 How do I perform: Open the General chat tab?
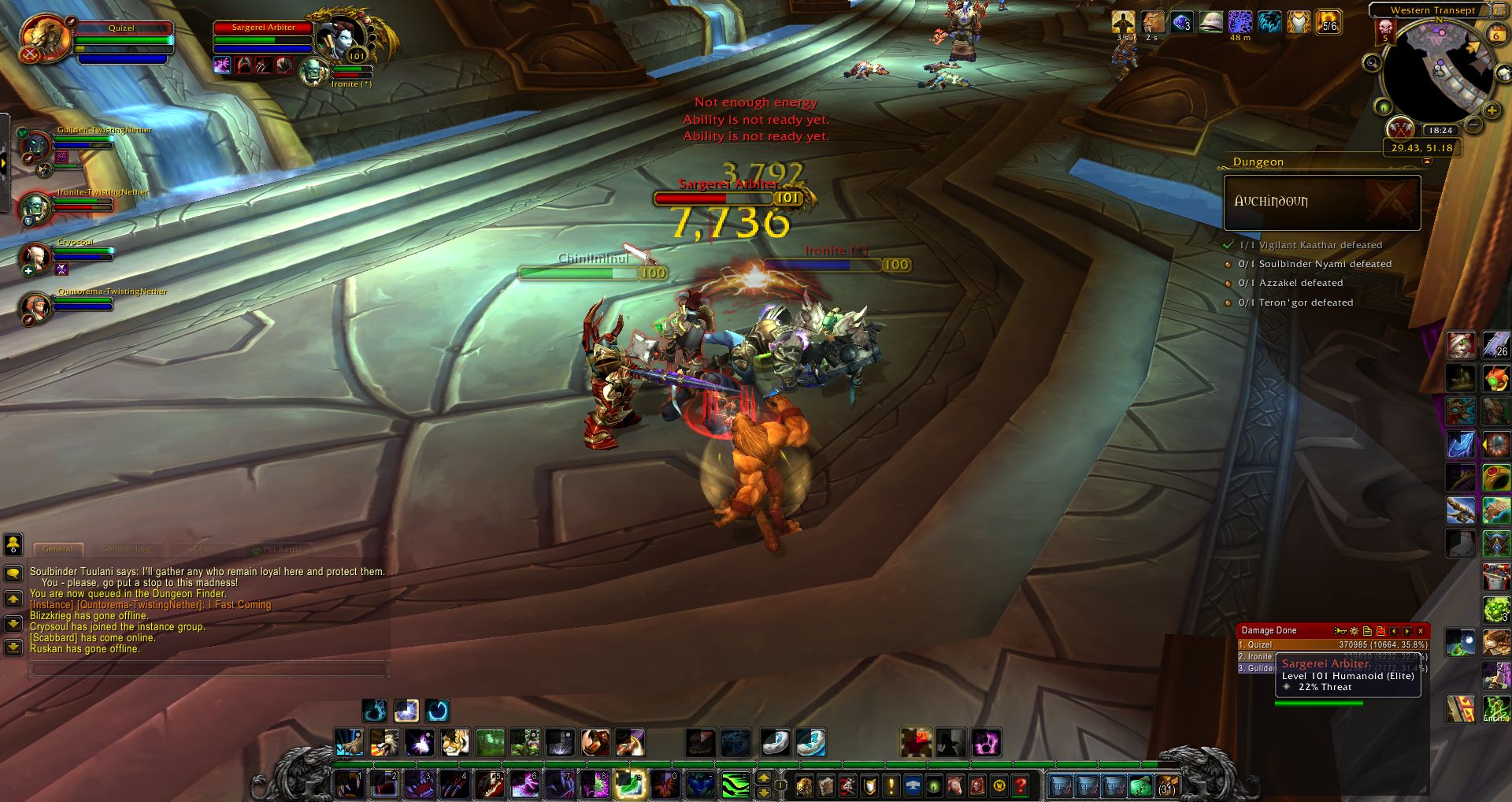[x=57, y=549]
